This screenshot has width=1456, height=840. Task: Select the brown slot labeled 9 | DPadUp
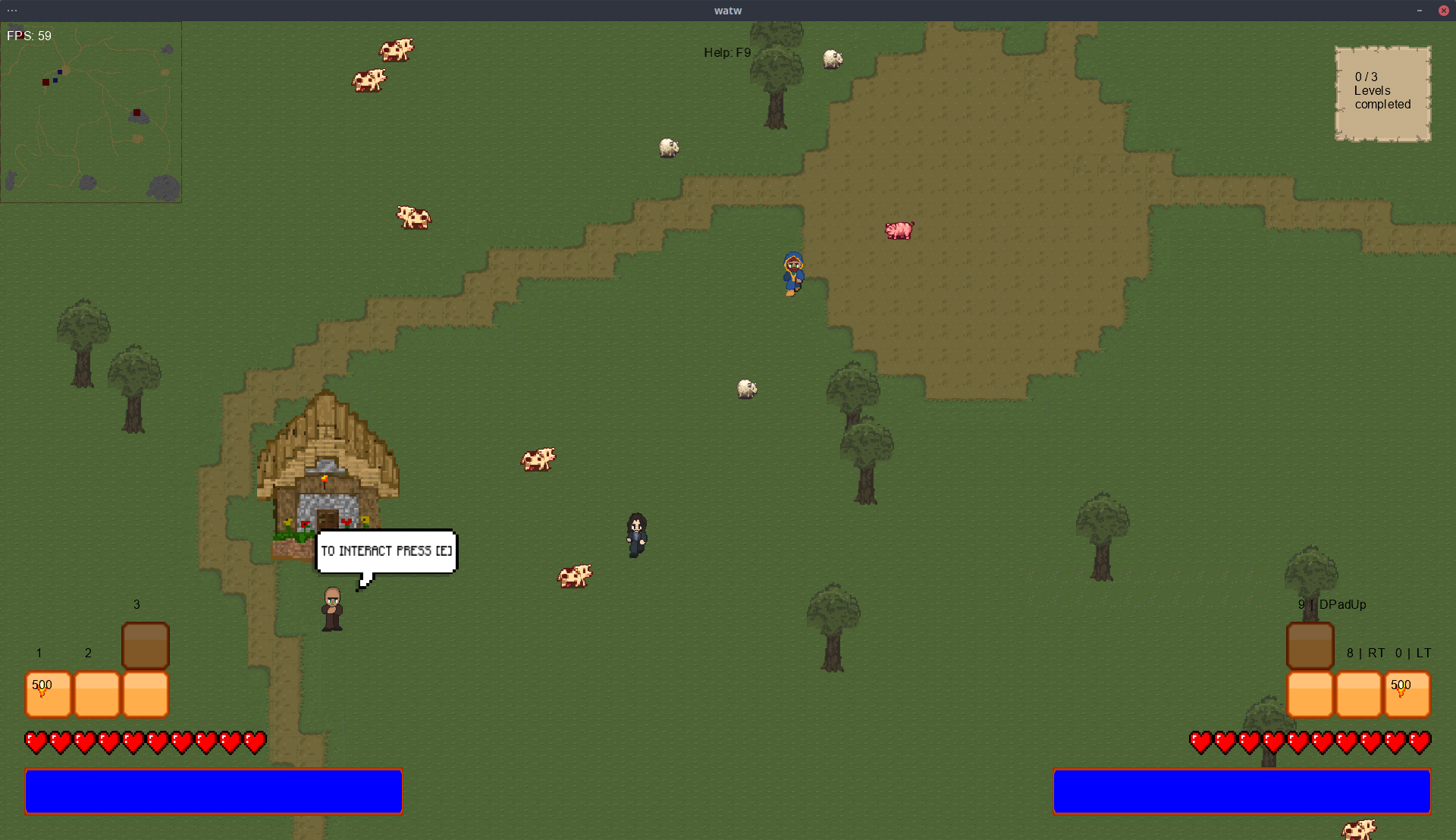coord(1310,645)
